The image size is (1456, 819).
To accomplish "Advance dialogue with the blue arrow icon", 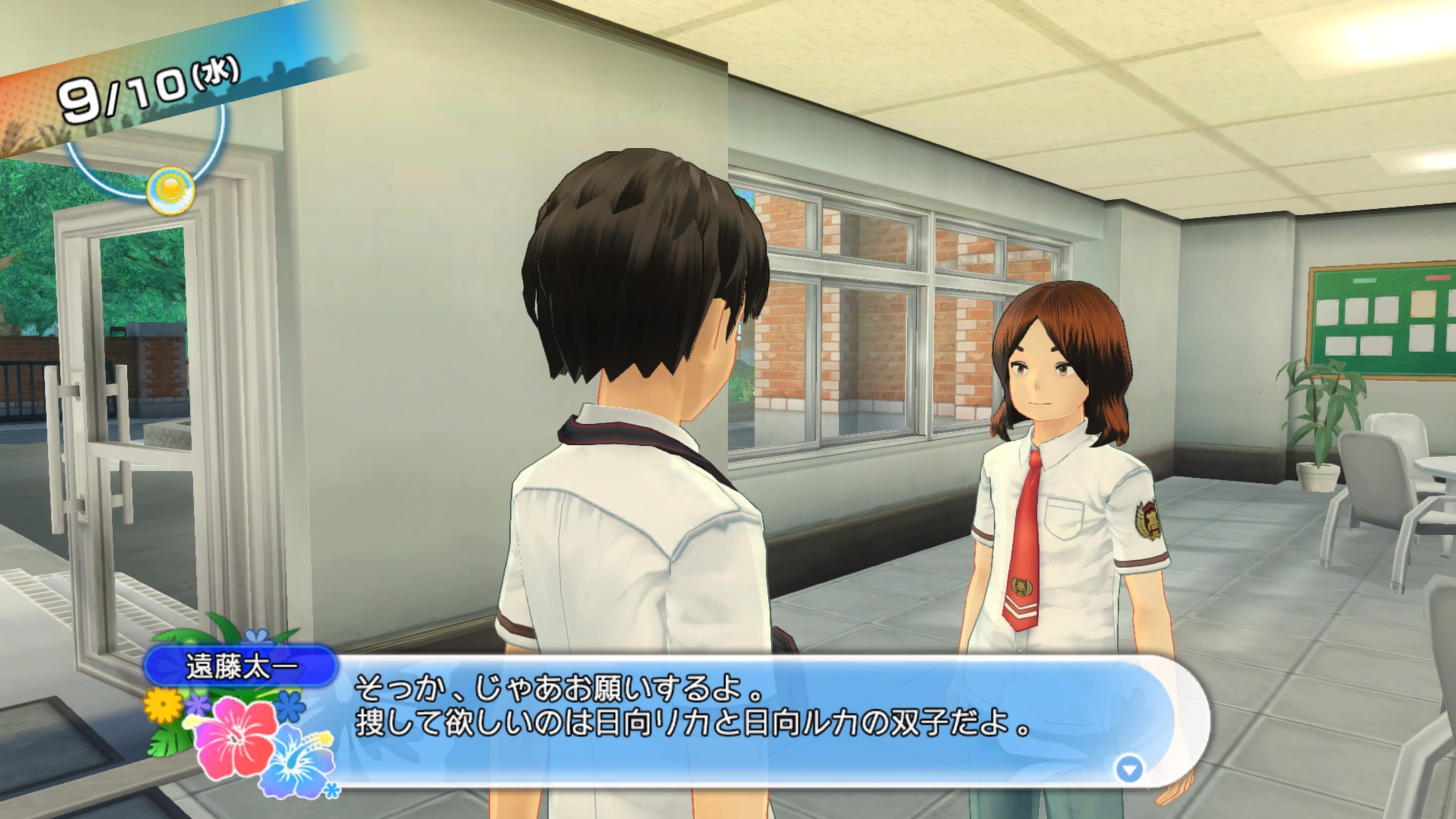I will (x=1129, y=770).
